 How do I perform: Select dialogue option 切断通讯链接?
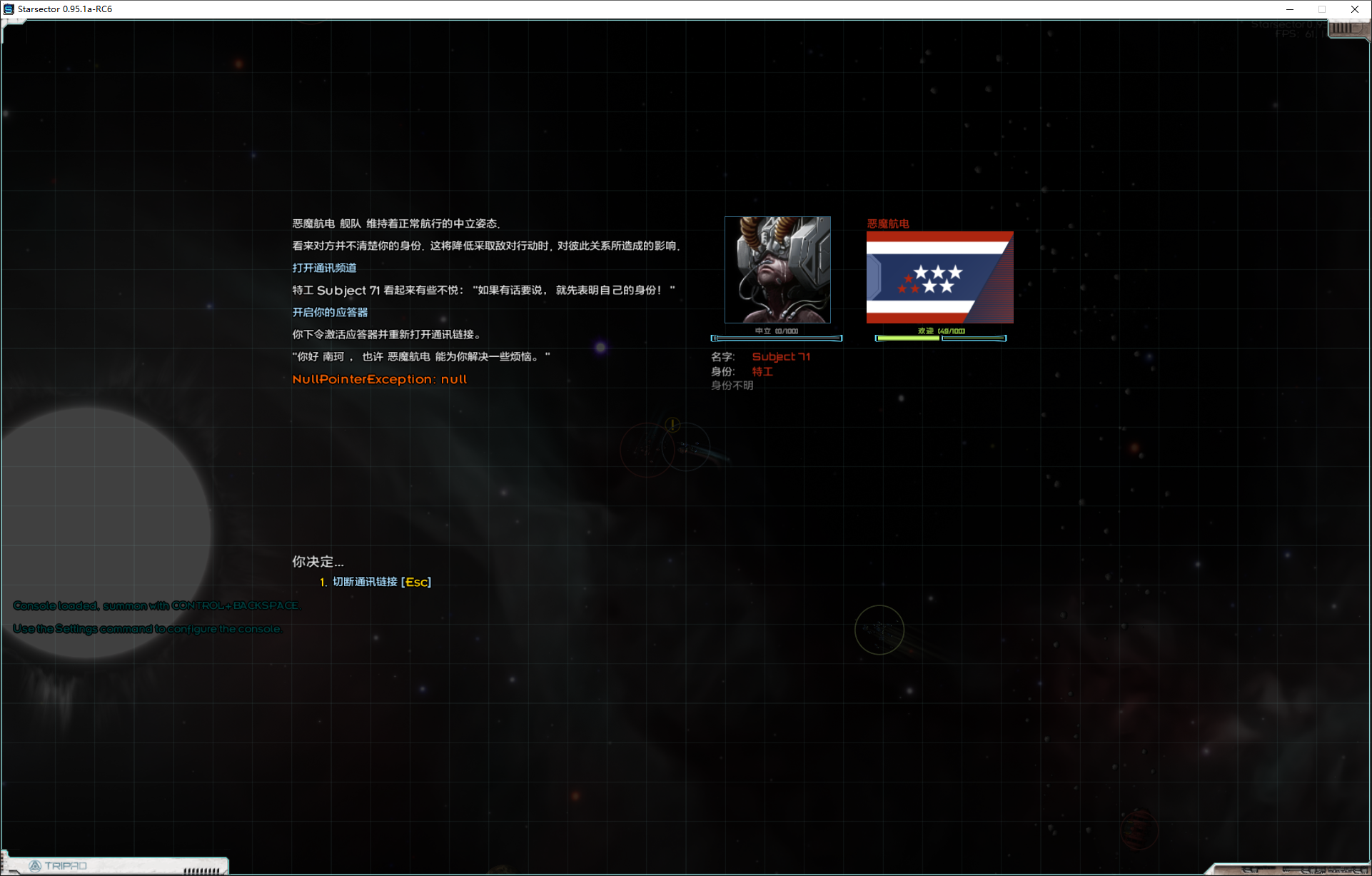point(364,582)
